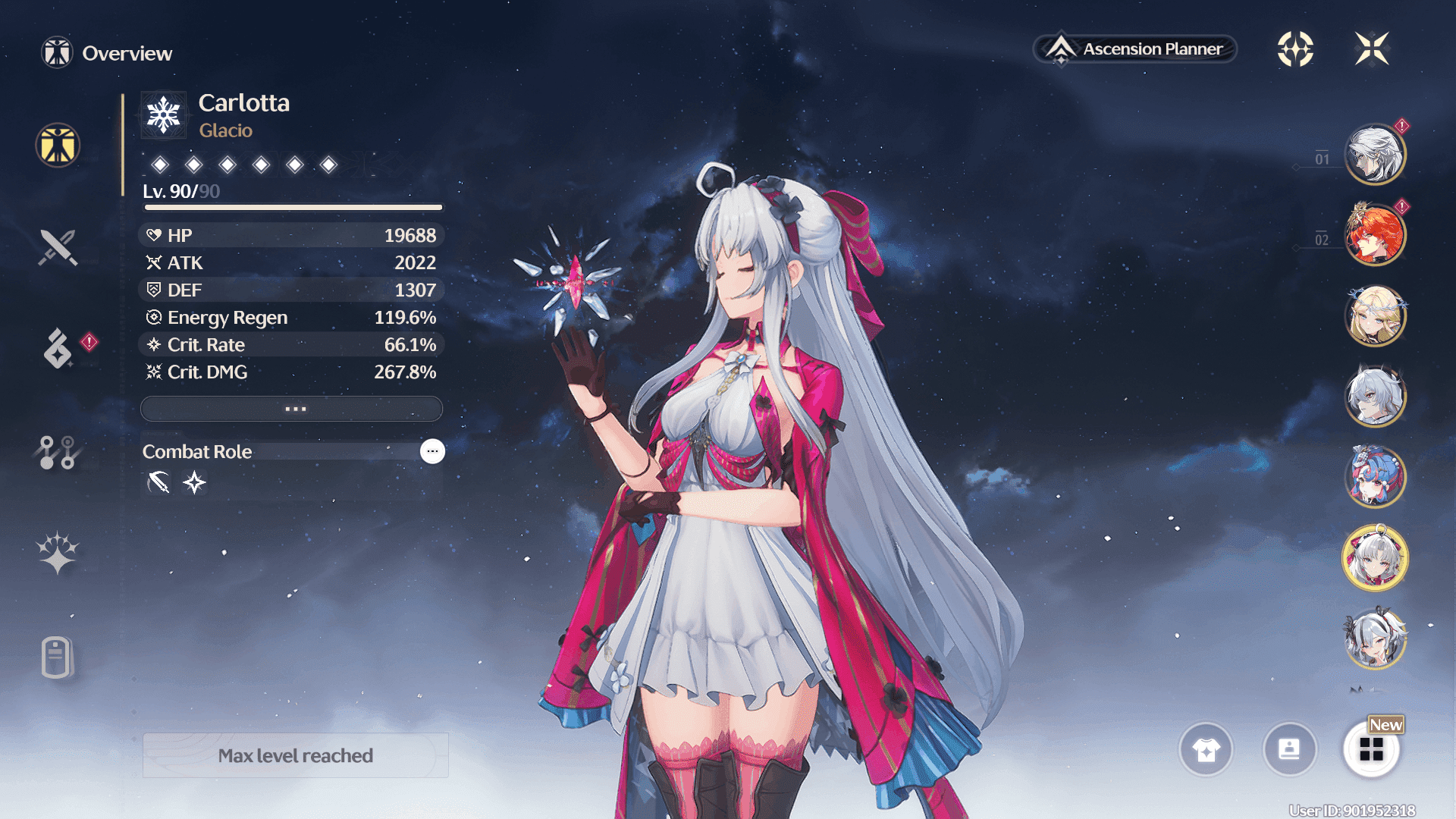
Task: Click the target reticle icon
Action: click(x=1295, y=49)
